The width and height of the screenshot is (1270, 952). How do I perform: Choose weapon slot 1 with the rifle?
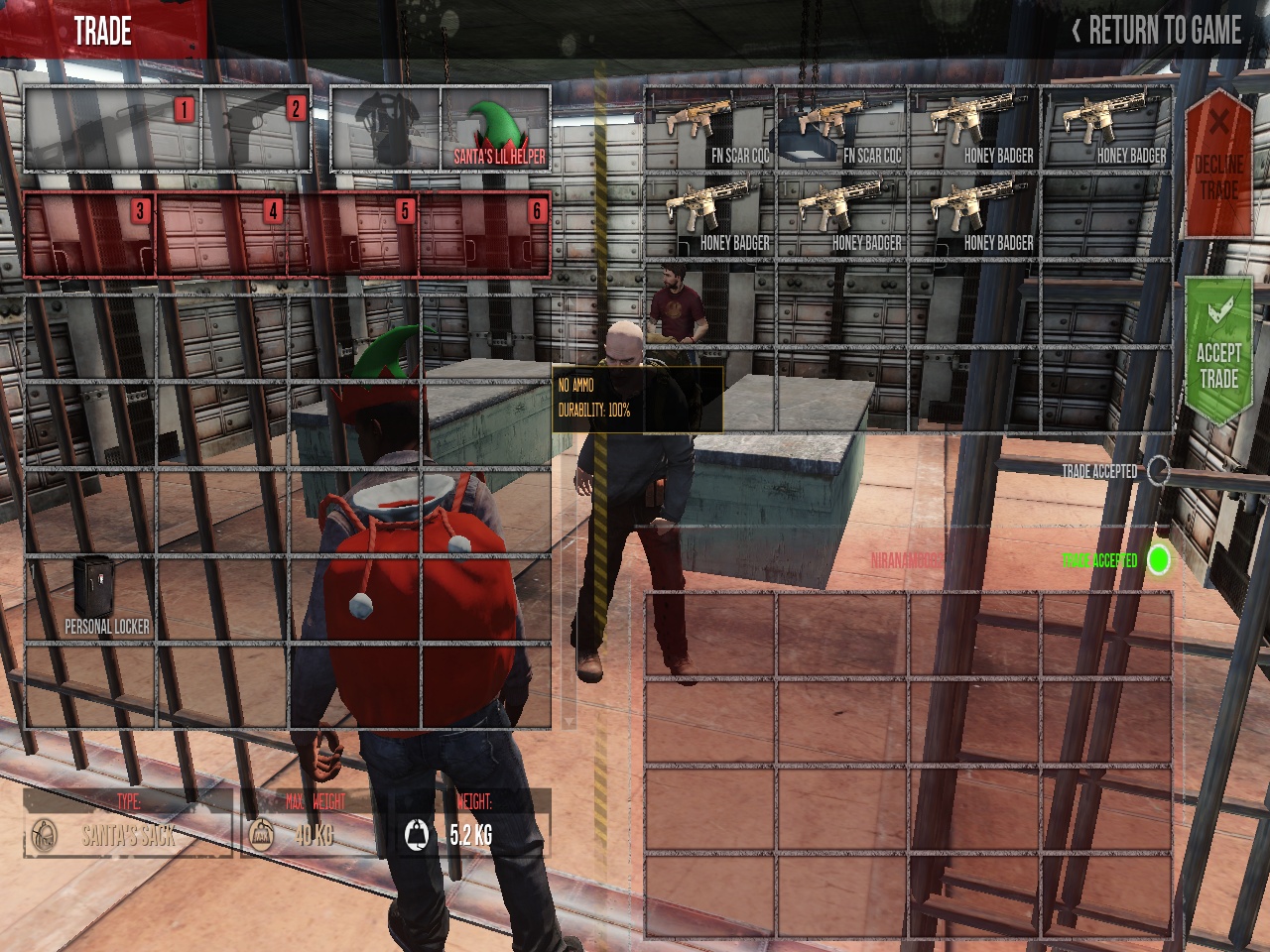click(x=112, y=130)
